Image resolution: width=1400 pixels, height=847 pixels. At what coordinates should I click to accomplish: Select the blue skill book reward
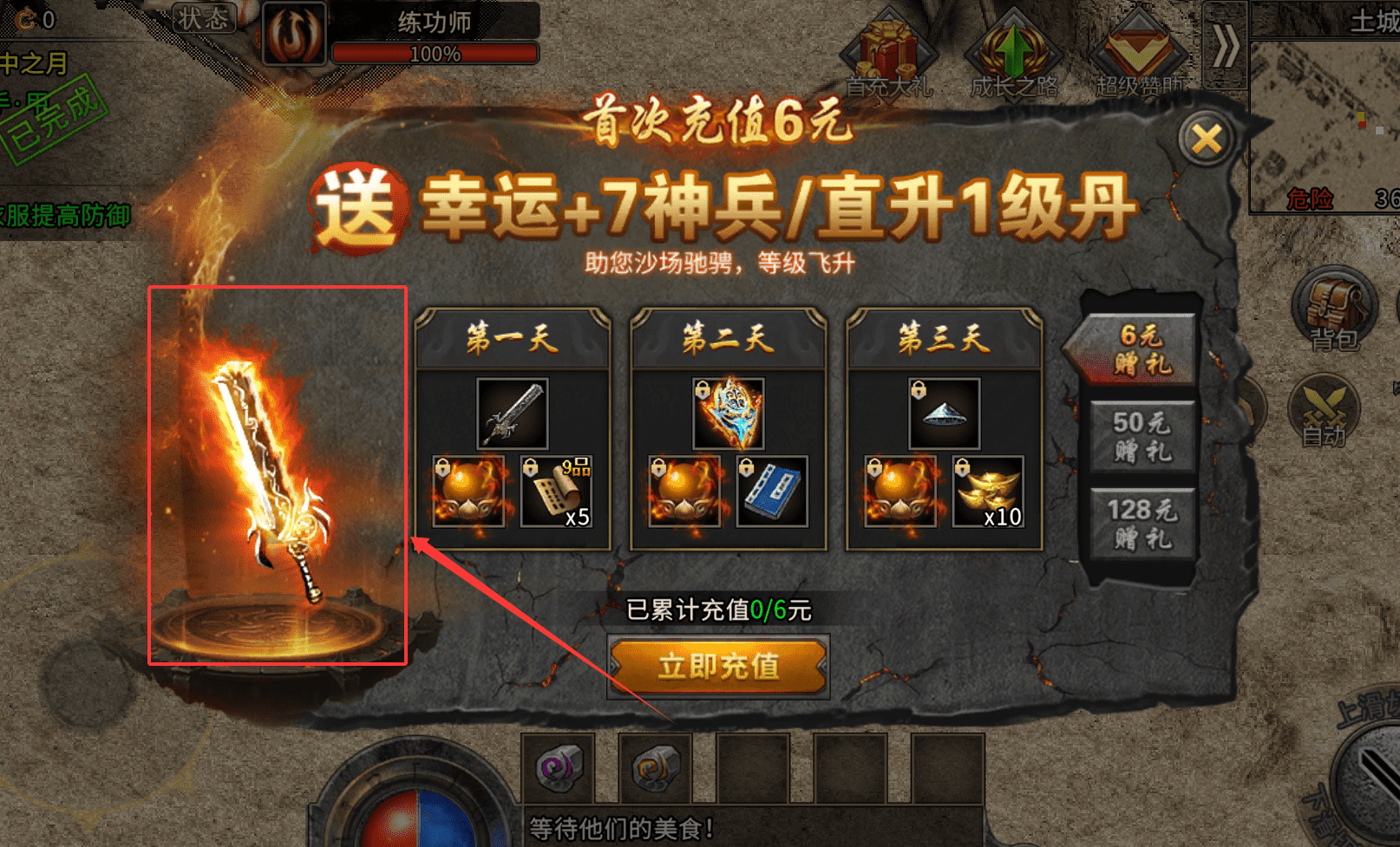772,492
